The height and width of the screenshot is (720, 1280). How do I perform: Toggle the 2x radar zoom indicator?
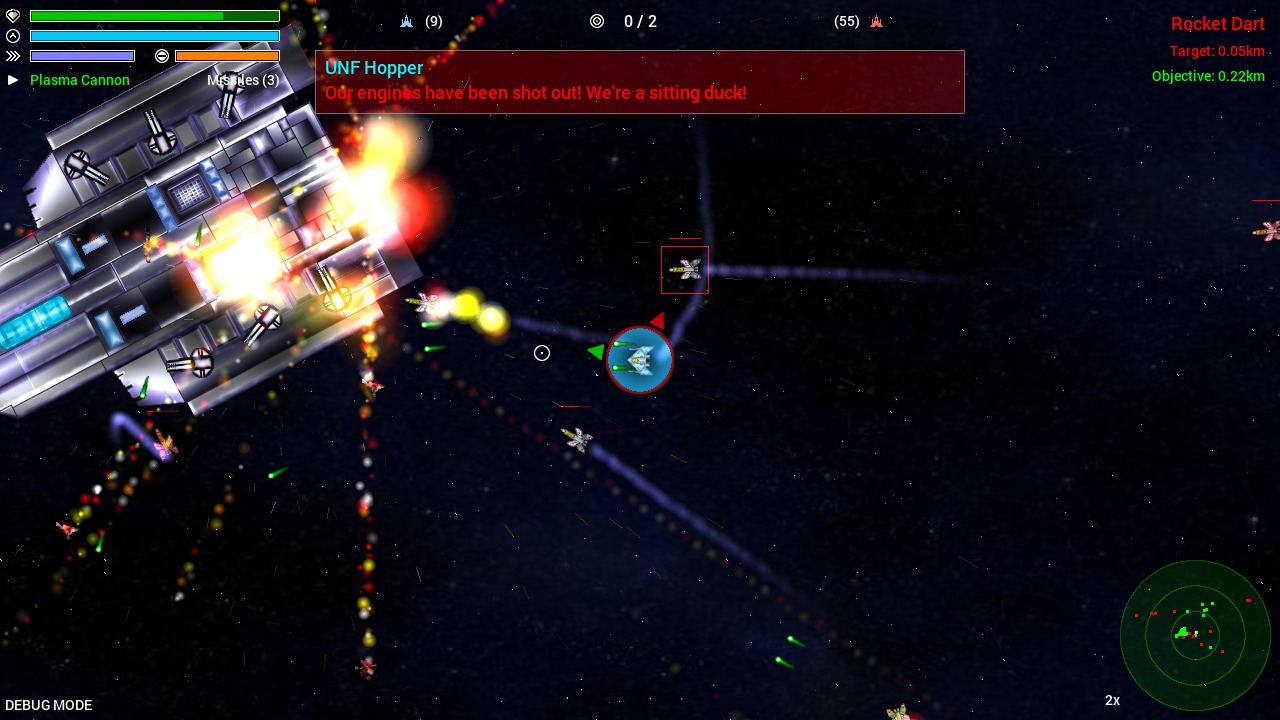(x=1112, y=700)
